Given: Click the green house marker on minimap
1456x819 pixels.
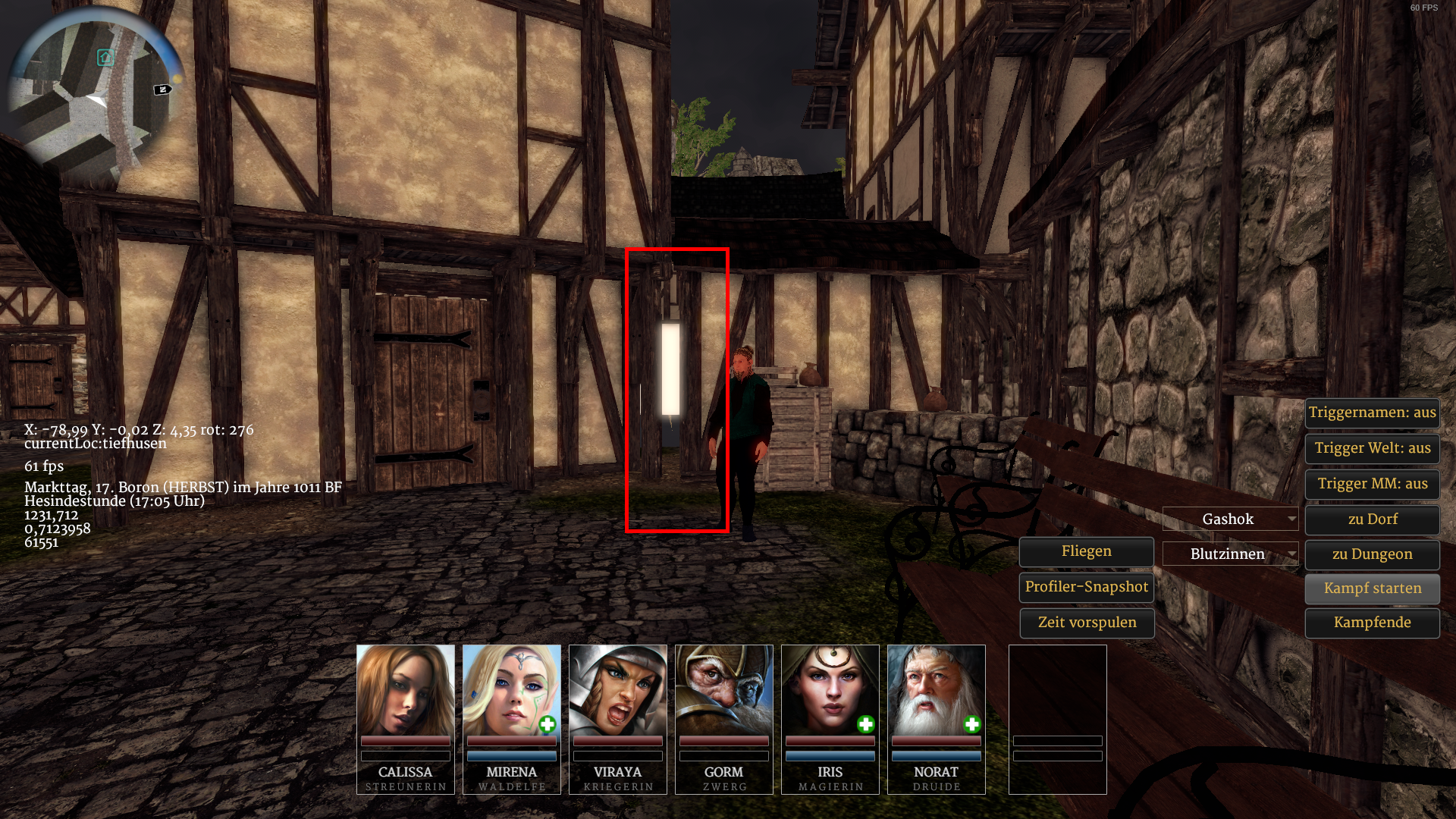Looking at the screenshot, I should point(105,58).
